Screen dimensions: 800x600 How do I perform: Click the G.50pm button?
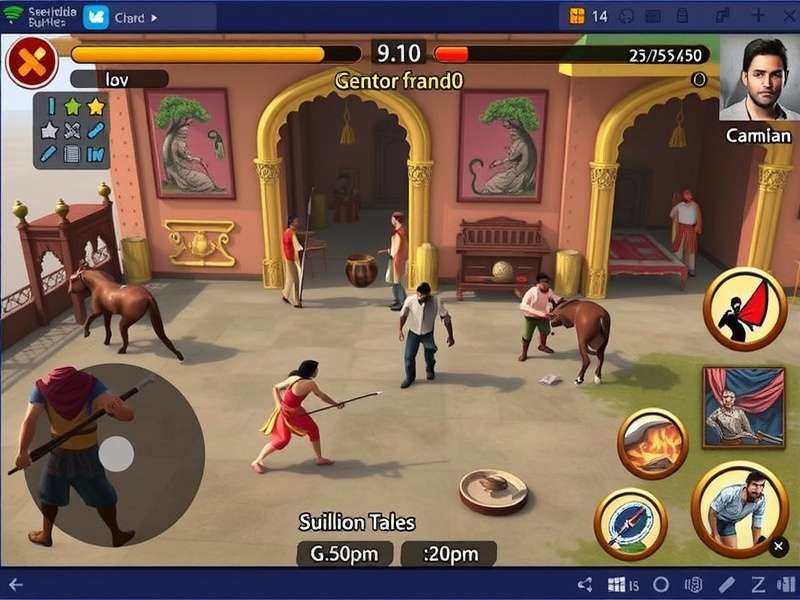[x=346, y=553]
